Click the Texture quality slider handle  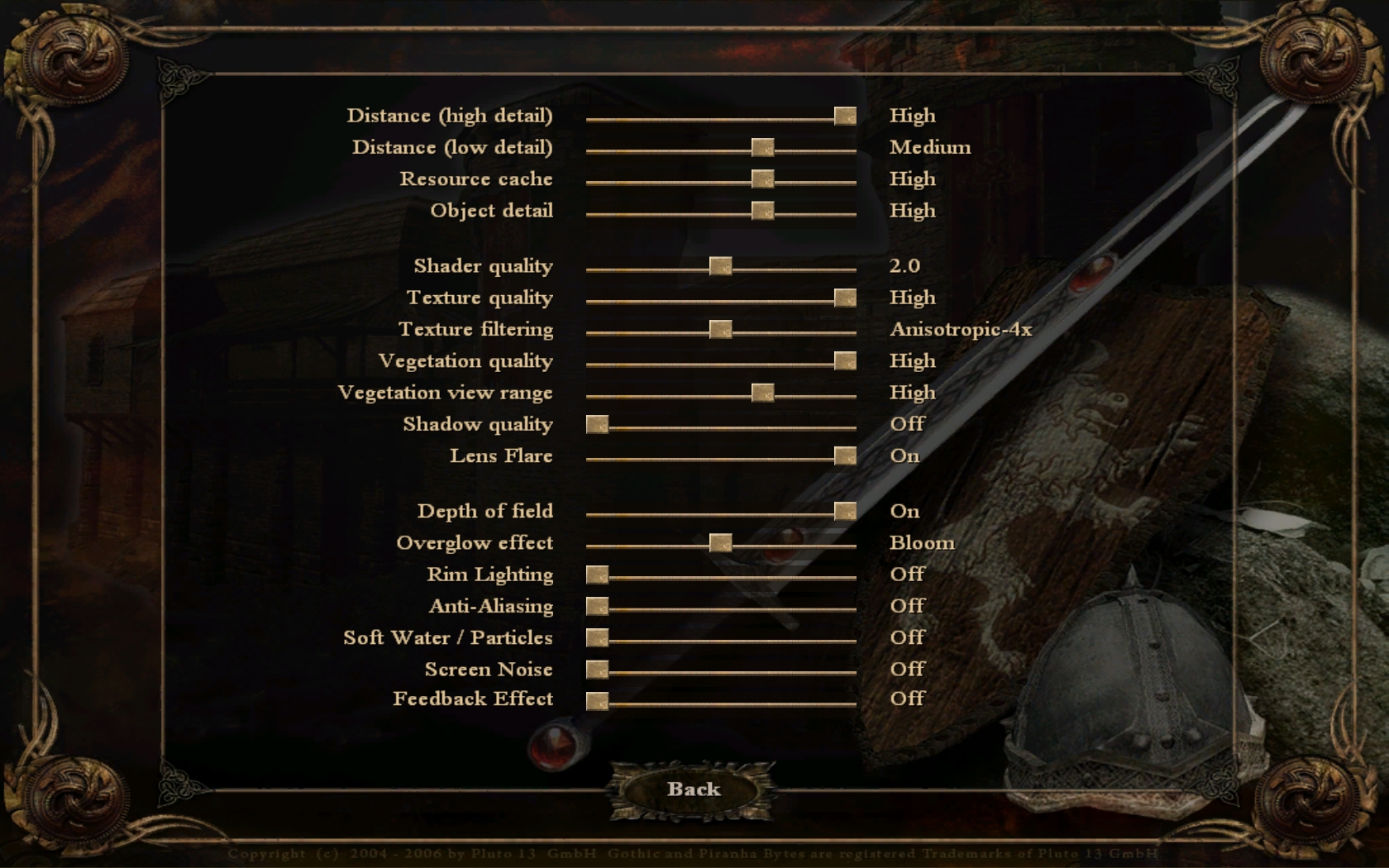[844, 298]
